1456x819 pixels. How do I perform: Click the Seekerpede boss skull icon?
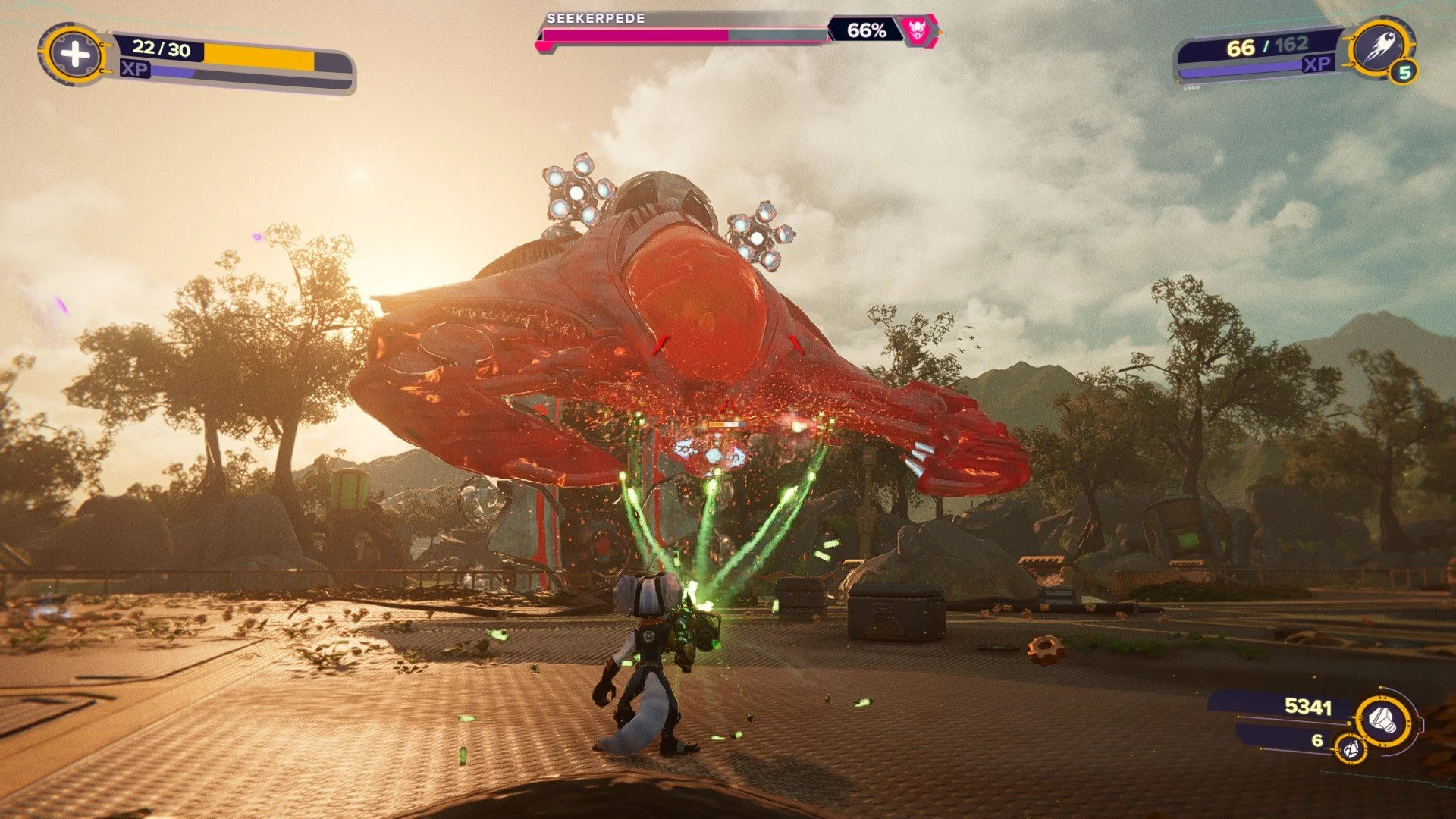[x=917, y=30]
